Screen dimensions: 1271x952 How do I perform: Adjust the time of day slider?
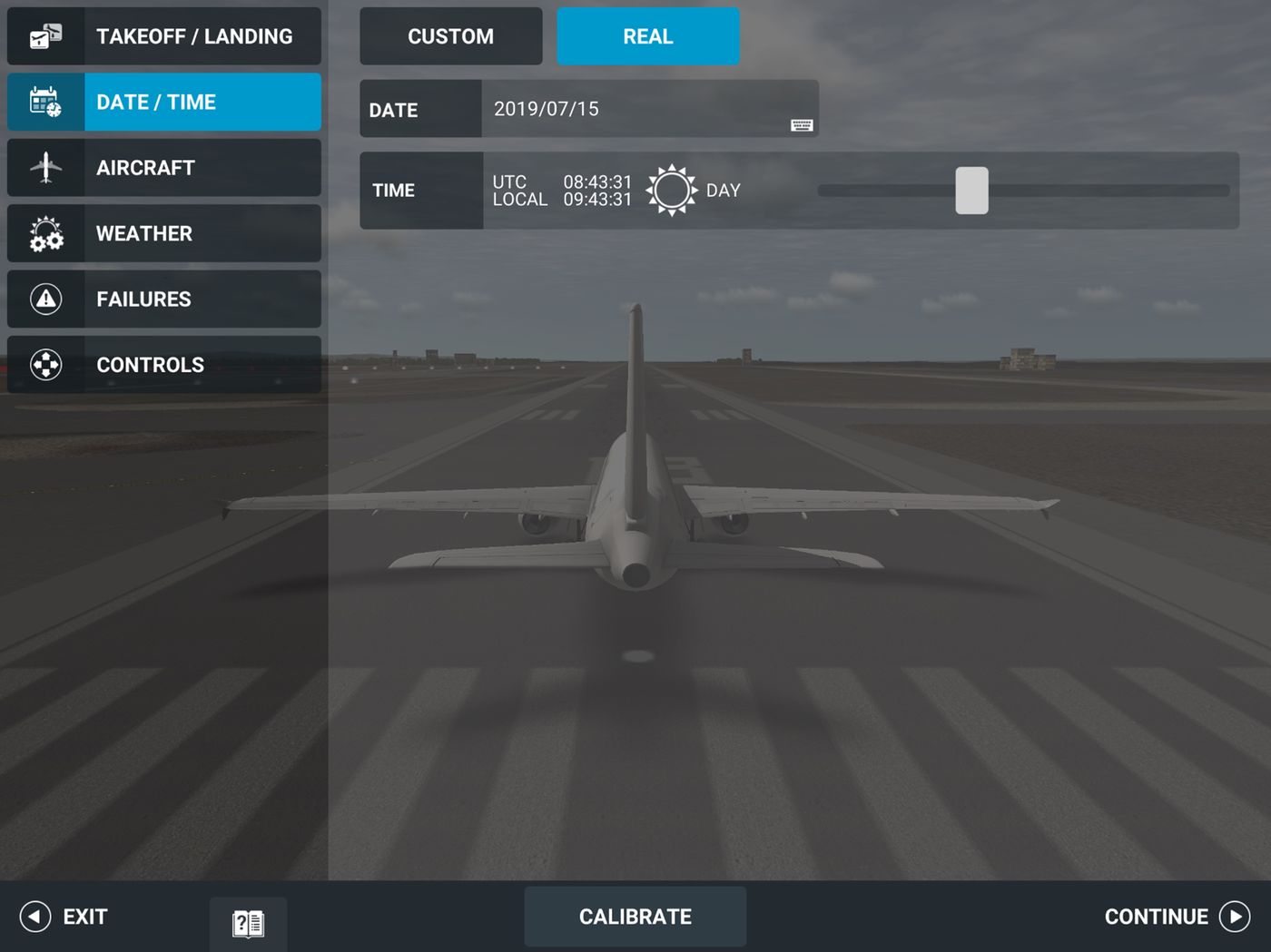click(x=971, y=191)
